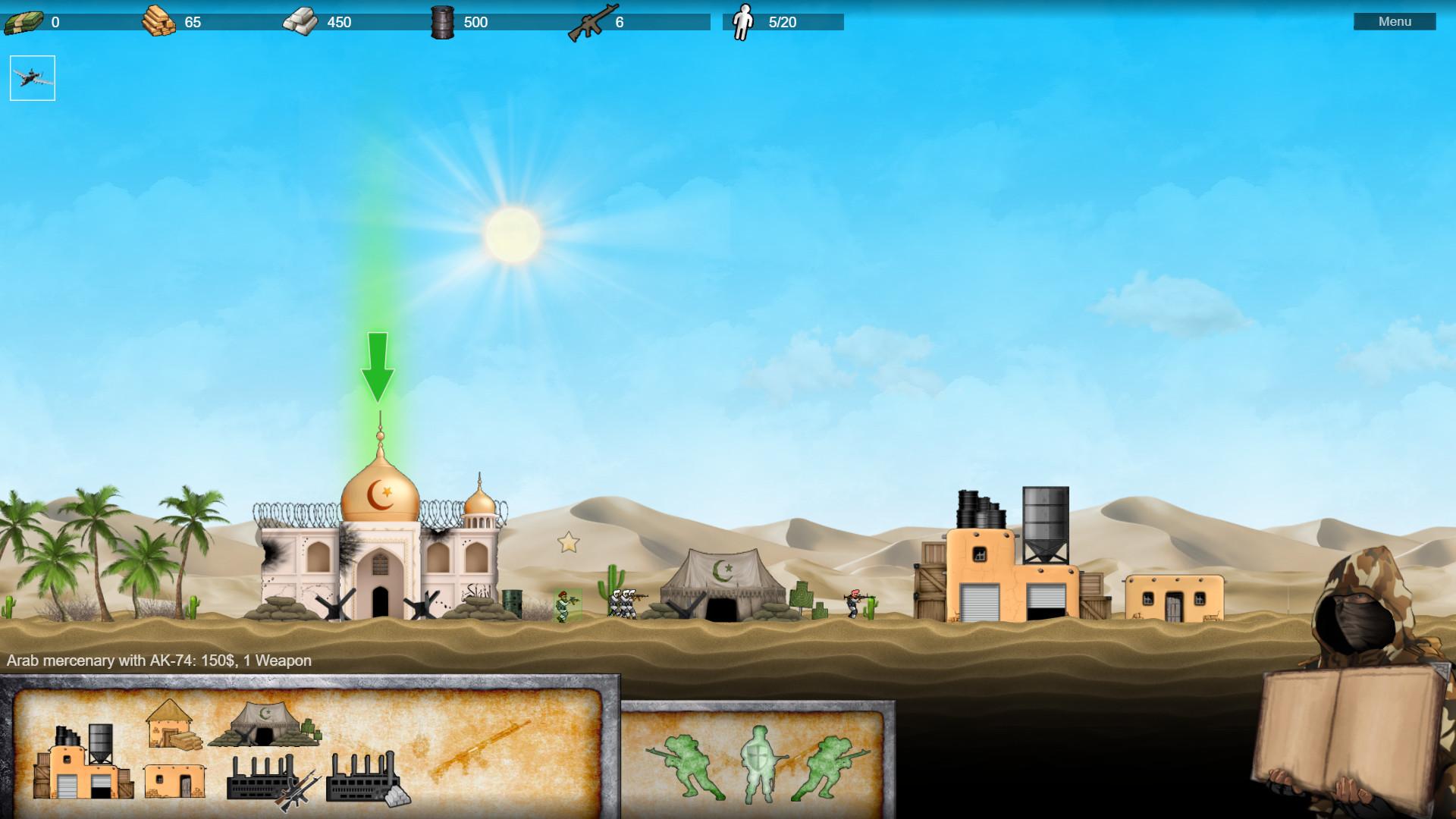Click the cash resource icon

click(x=23, y=21)
